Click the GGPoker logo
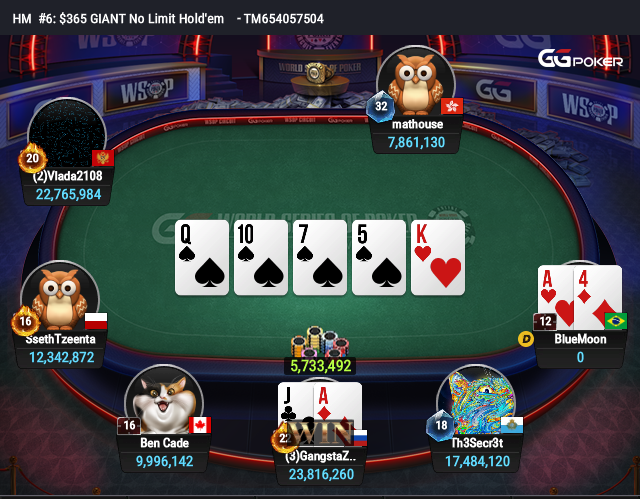This screenshot has width=640, height=499. pos(579,59)
